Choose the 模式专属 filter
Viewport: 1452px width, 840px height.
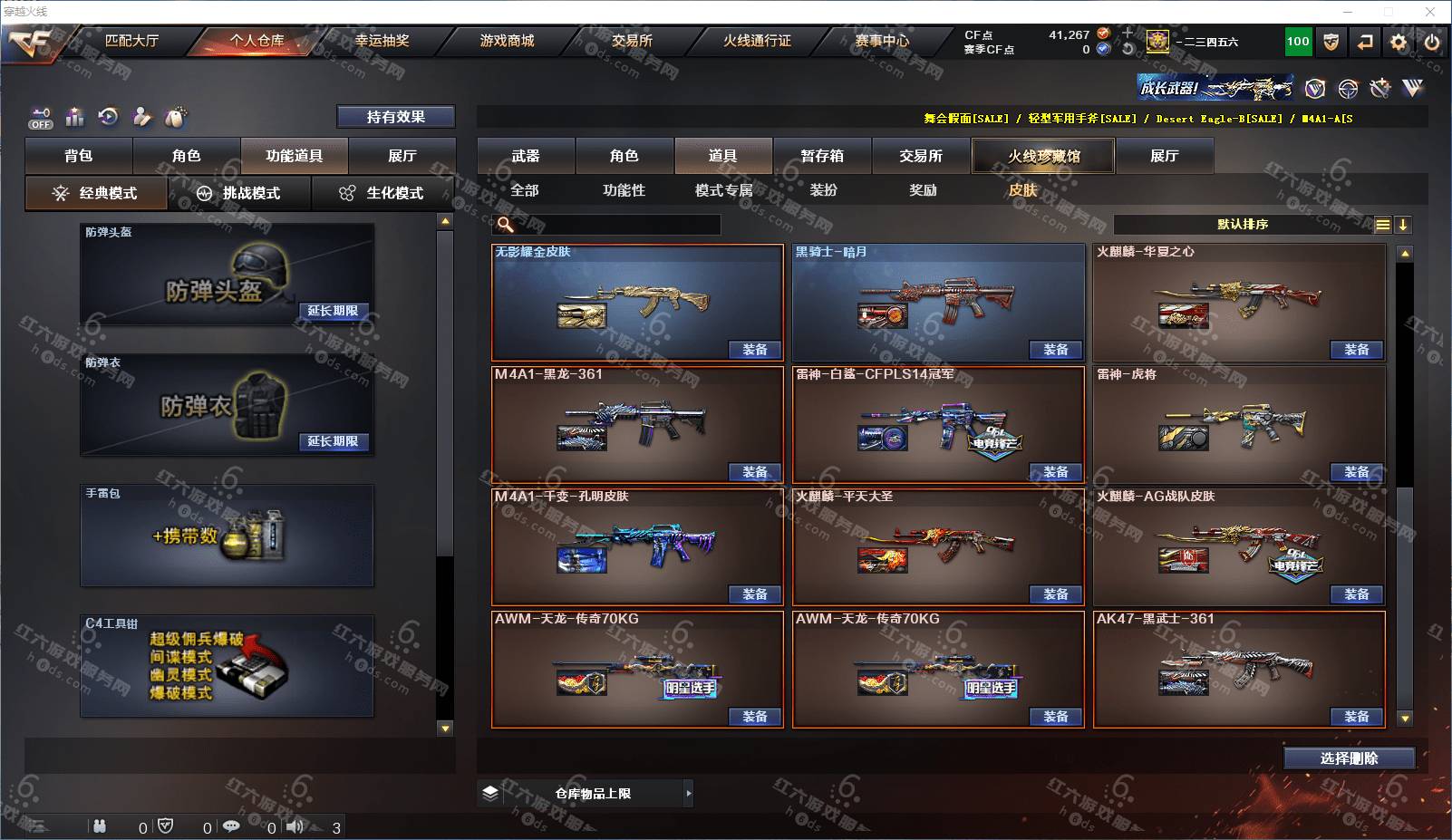(723, 190)
